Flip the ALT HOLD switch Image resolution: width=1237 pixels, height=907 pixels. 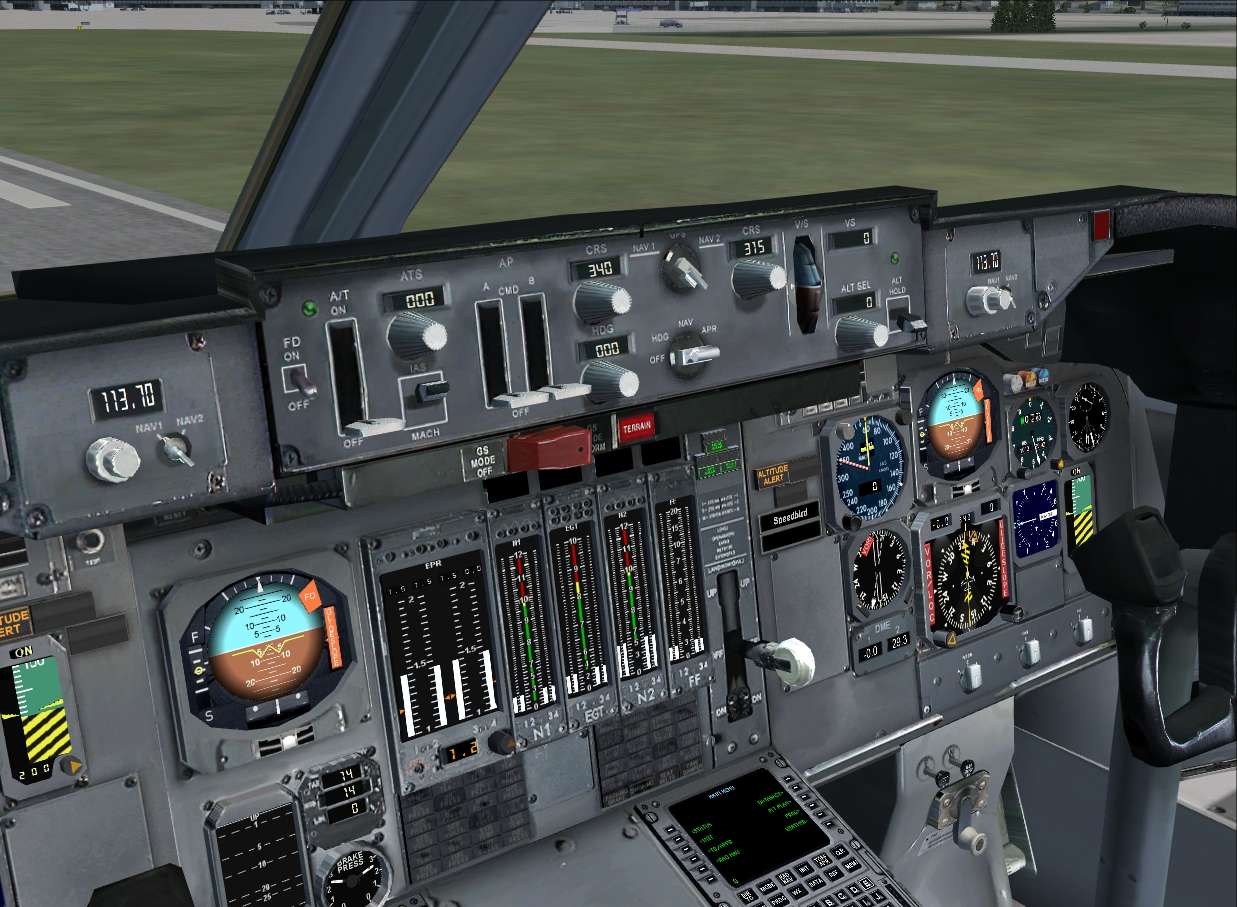[x=908, y=321]
